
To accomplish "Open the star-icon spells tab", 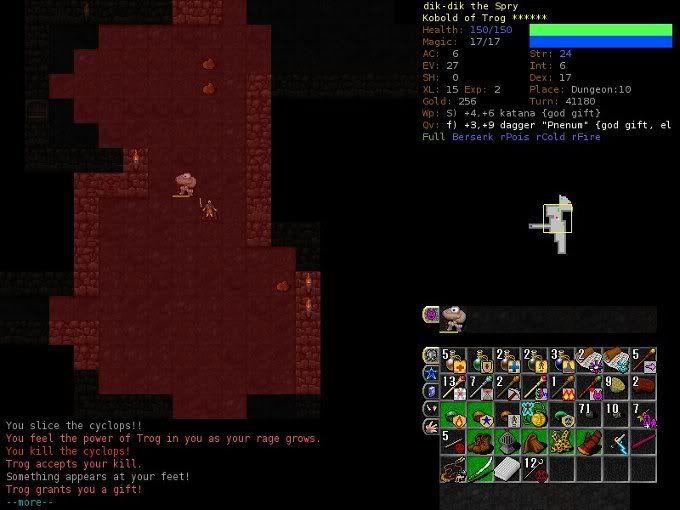I will click(430, 372).
